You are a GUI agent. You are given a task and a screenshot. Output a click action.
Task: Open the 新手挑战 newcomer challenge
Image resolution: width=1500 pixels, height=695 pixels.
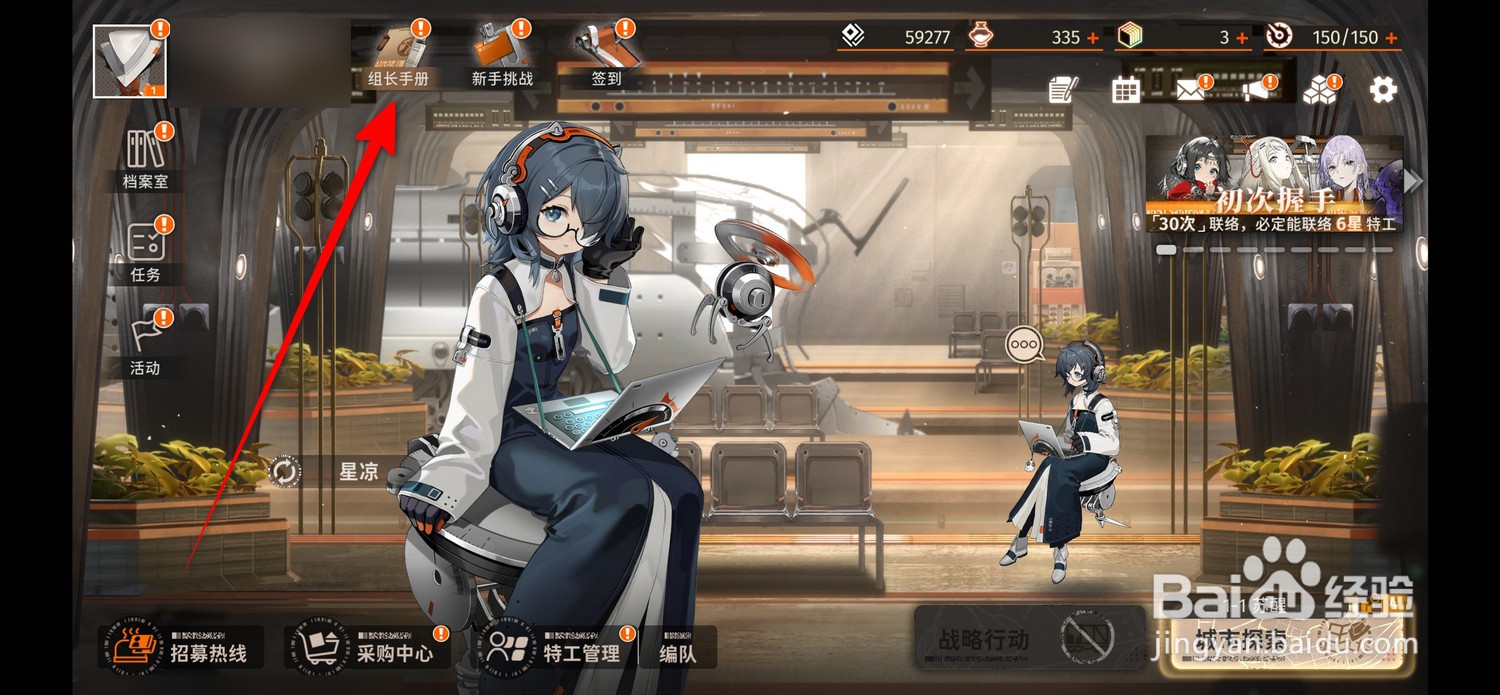click(502, 55)
